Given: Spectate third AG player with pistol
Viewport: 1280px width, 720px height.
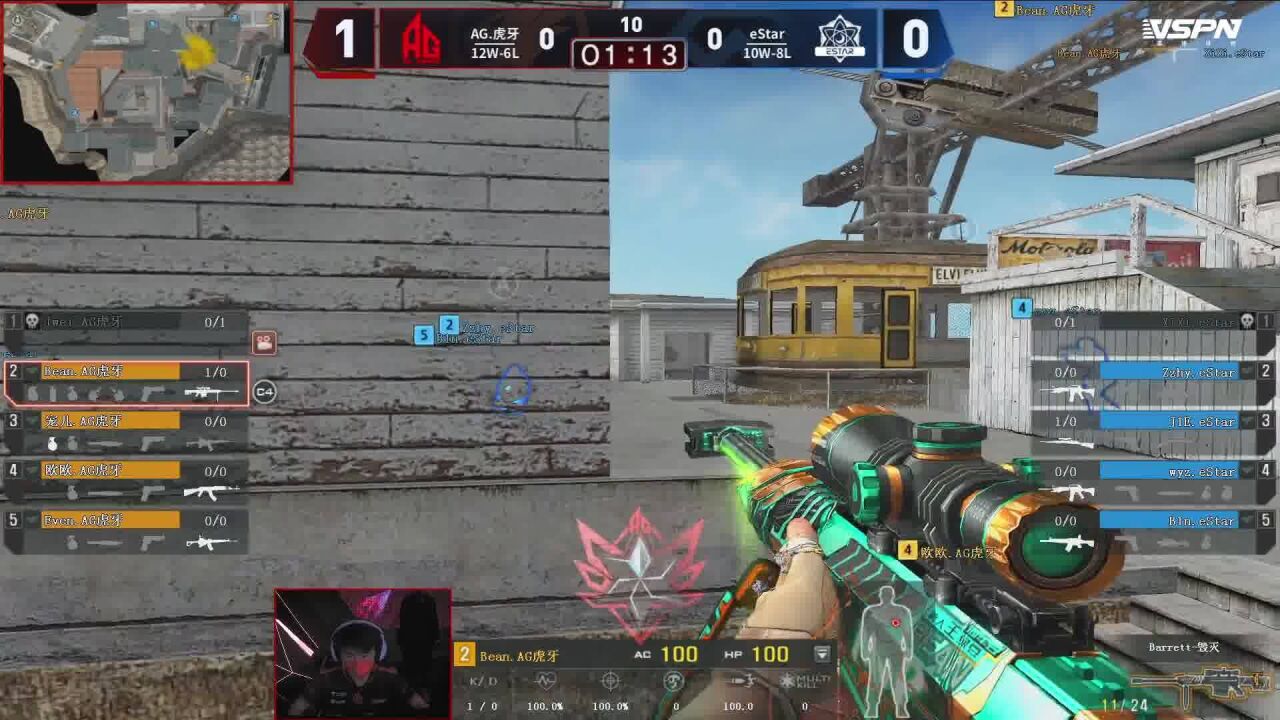Looking at the screenshot, I should pos(127,432).
